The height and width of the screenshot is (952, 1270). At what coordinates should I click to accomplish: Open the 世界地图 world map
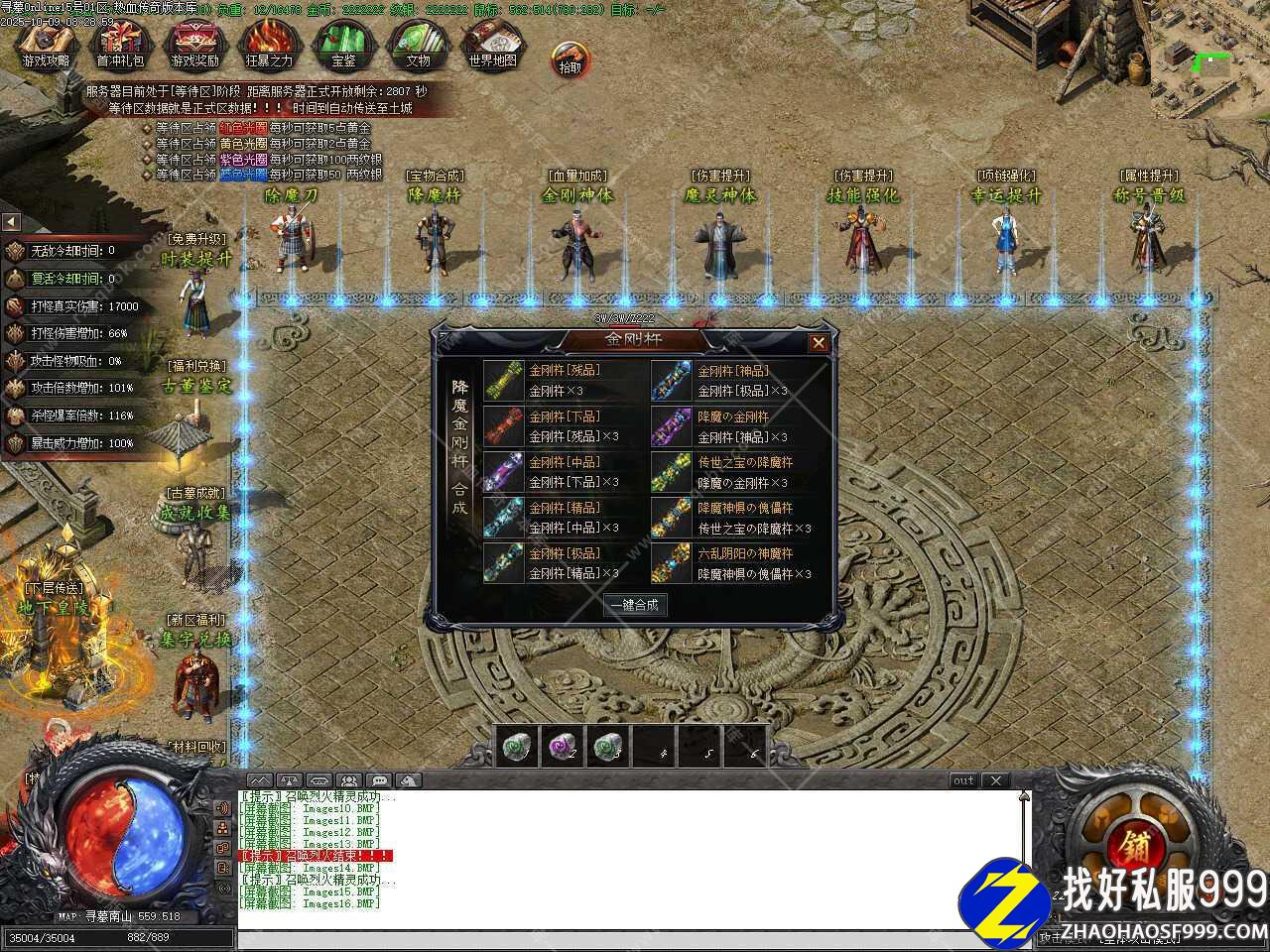492,45
